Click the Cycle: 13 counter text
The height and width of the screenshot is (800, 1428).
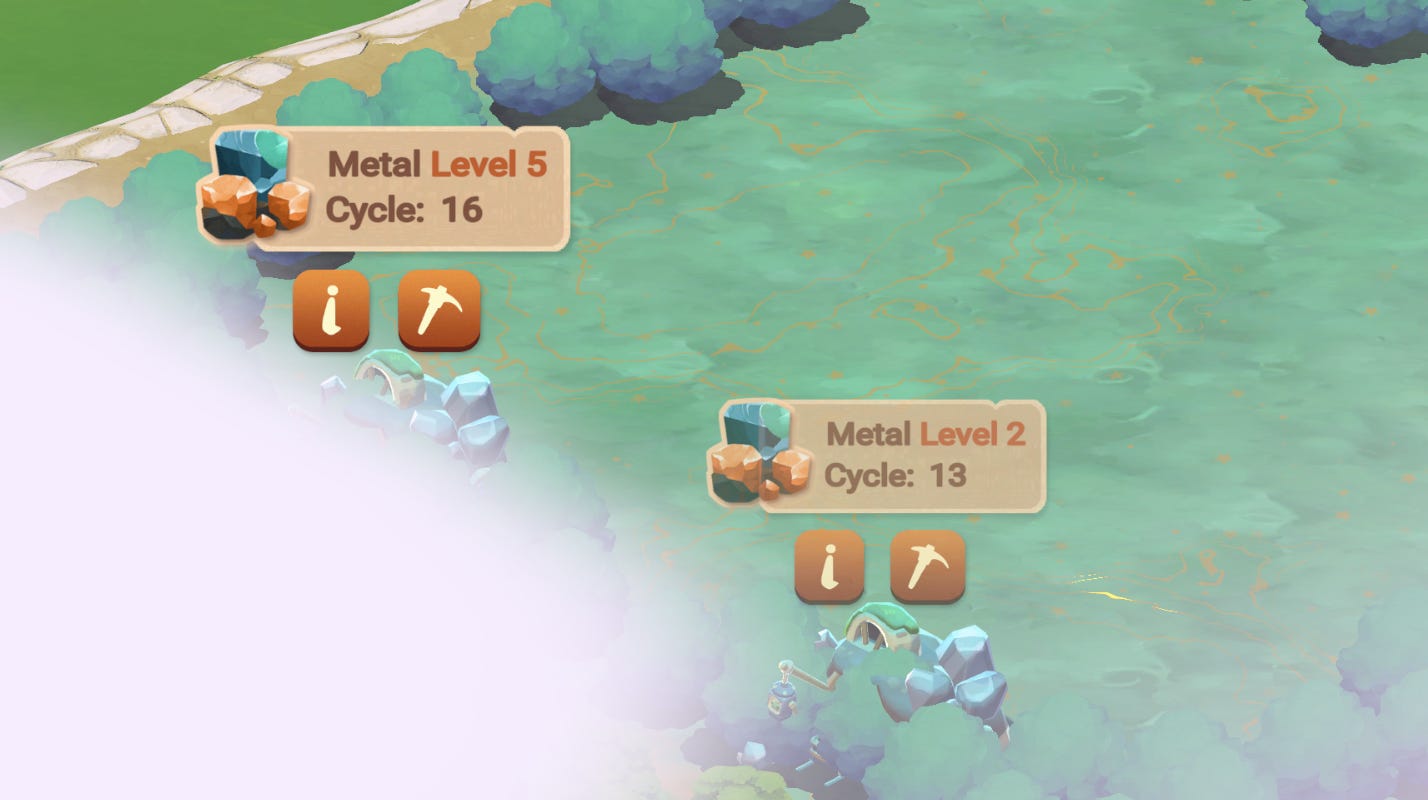point(895,478)
